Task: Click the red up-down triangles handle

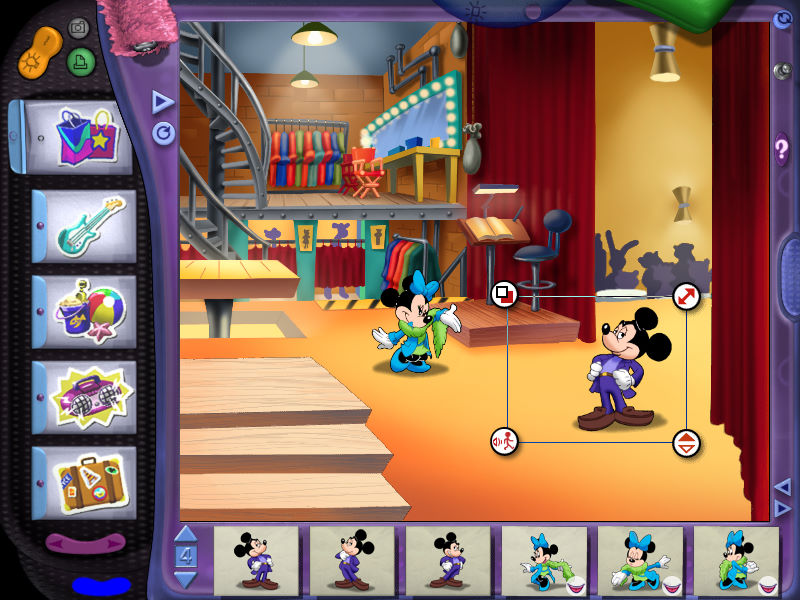Action: coord(686,443)
